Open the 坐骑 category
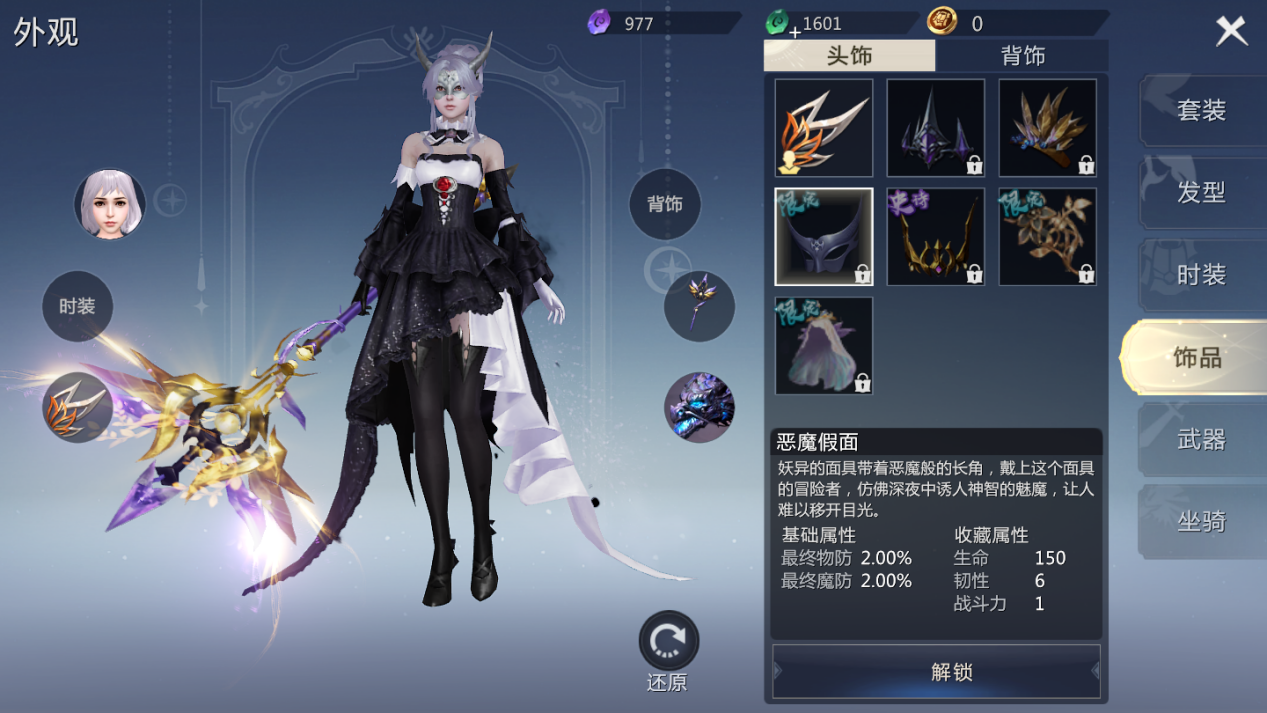Viewport: 1267px width, 713px height. coord(1201,521)
